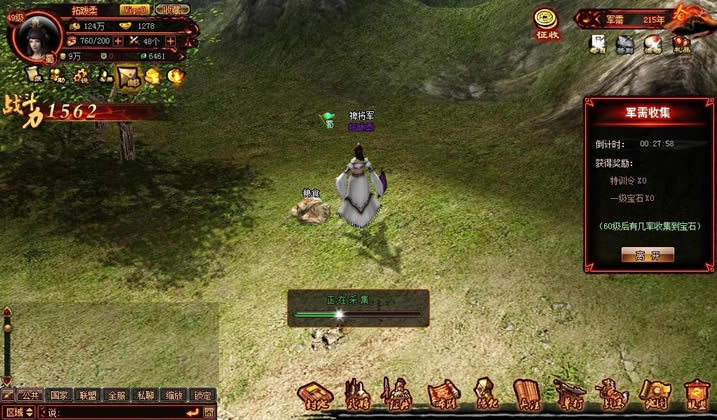
Task: Switch to the 联盟 (Alliance) chat tab
Action: point(88,395)
